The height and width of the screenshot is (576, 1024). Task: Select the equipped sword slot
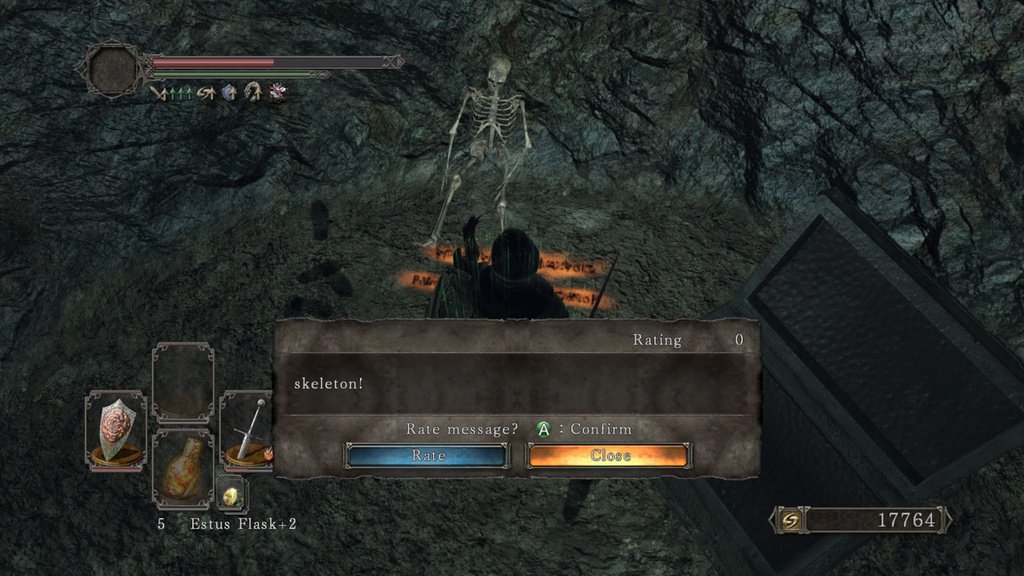248,429
